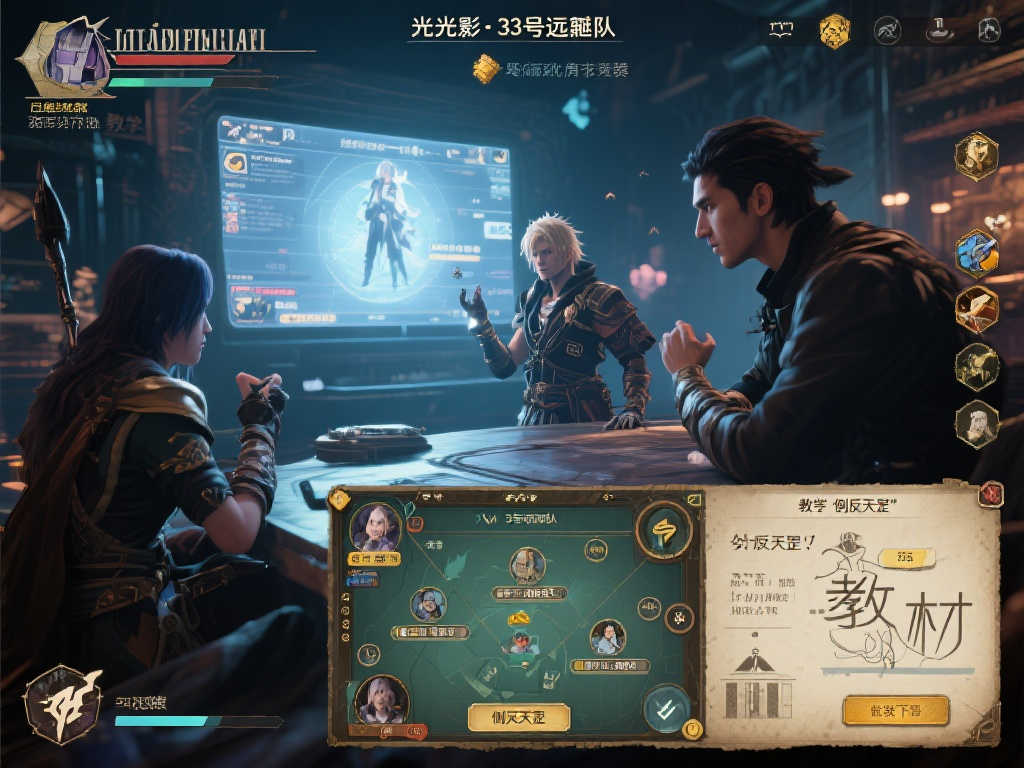
Task: Open the book icon in the top bar
Action: [x=781, y=30]
